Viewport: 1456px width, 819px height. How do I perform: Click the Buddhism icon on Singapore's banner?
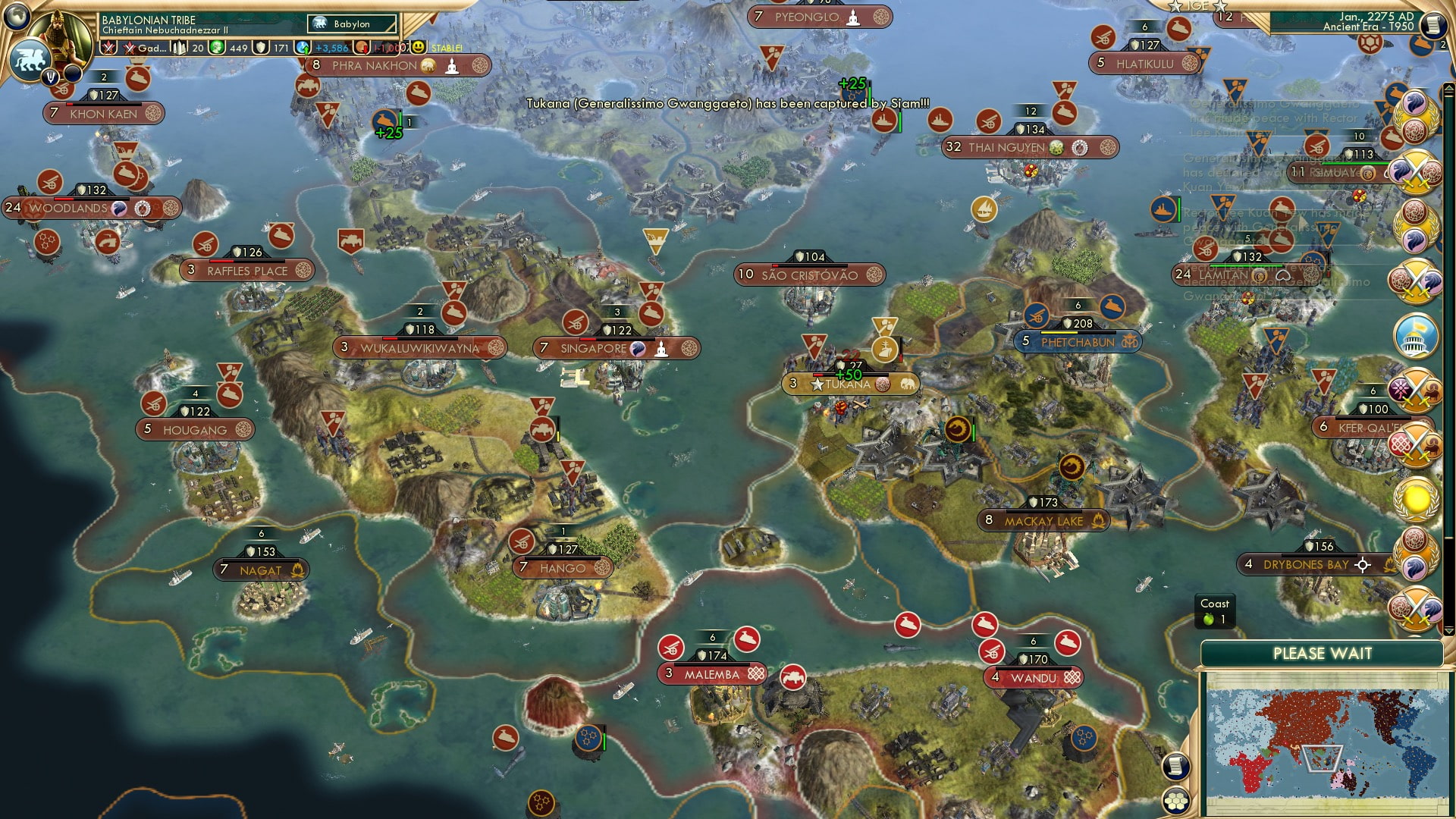coord(662,350)
